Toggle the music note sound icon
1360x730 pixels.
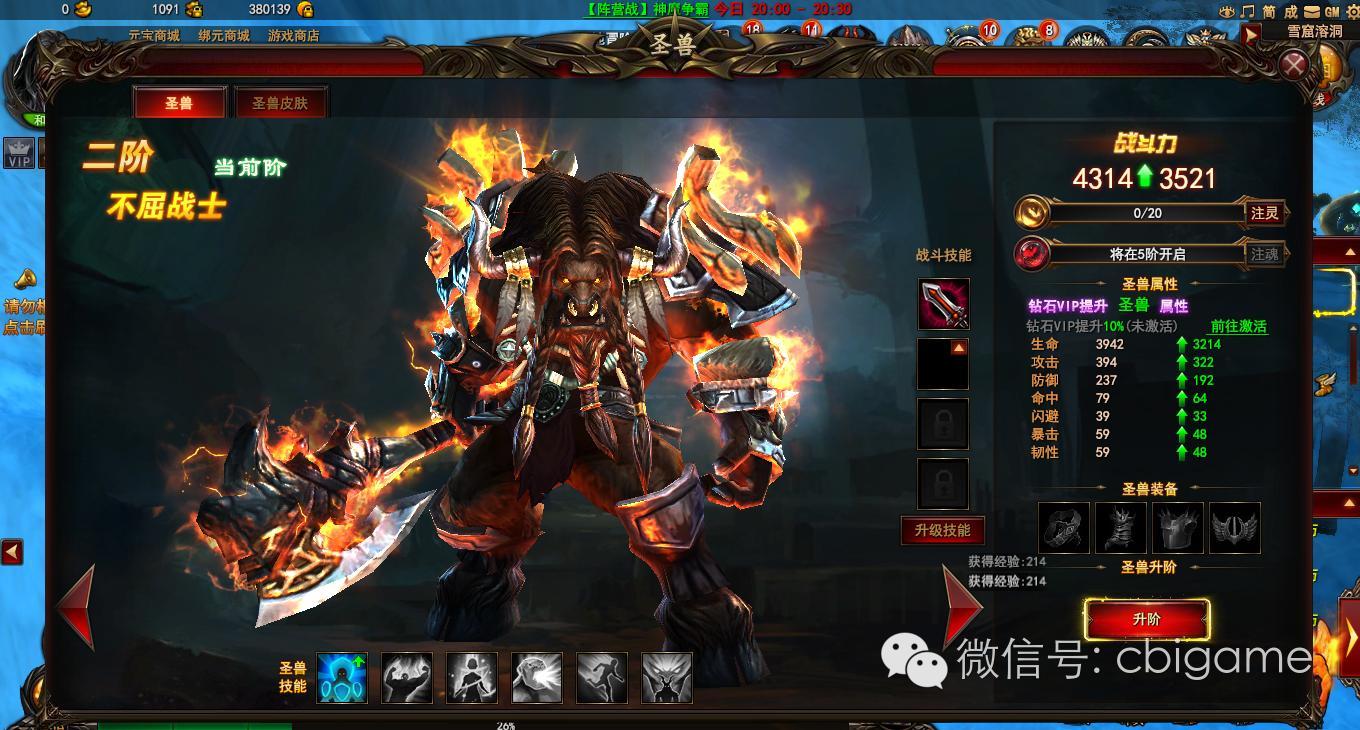pos(1247,11)
